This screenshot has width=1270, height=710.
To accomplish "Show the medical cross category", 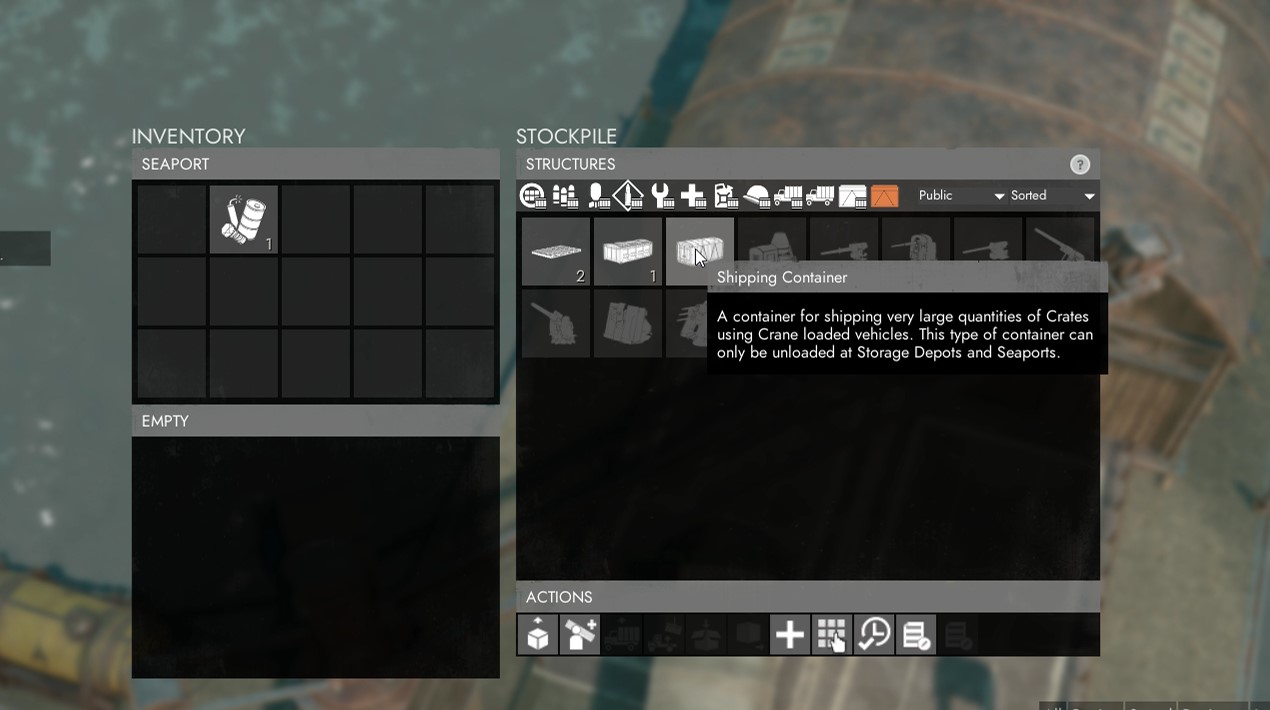I will (693, 196).
